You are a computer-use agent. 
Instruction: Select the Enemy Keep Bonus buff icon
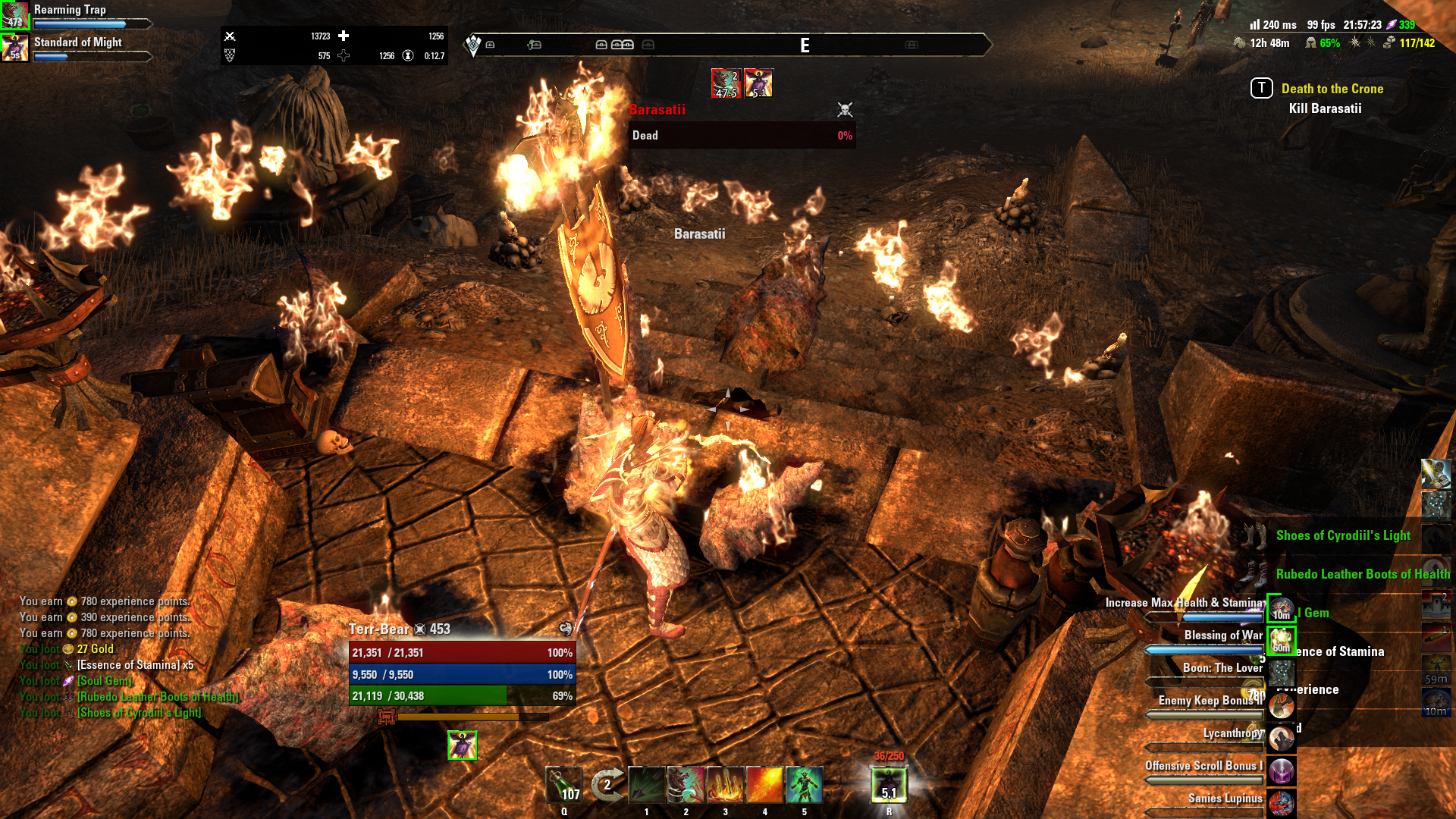[x=1282, y=706]
